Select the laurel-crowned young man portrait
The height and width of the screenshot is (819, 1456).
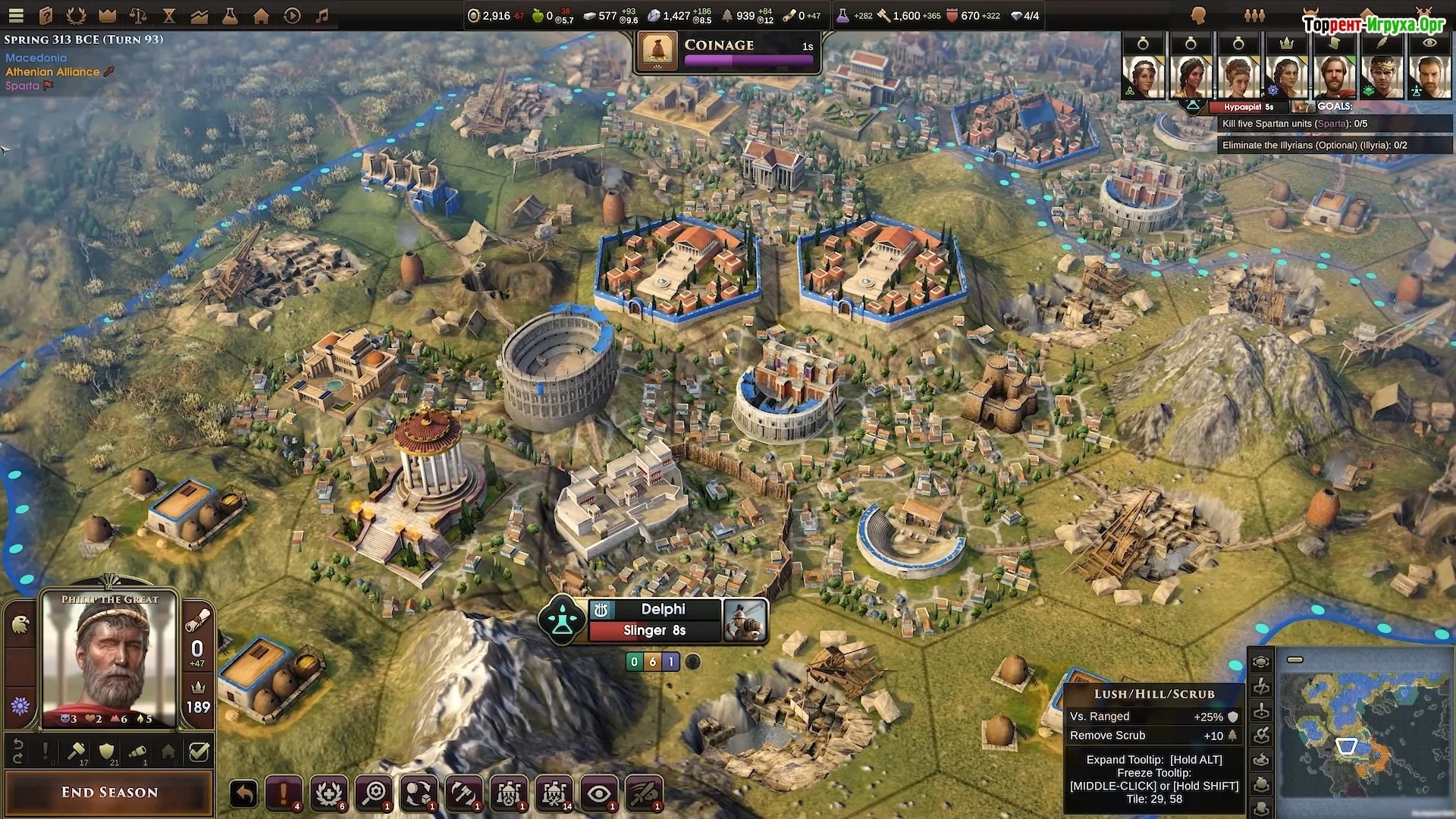(x=1382, y=76)
